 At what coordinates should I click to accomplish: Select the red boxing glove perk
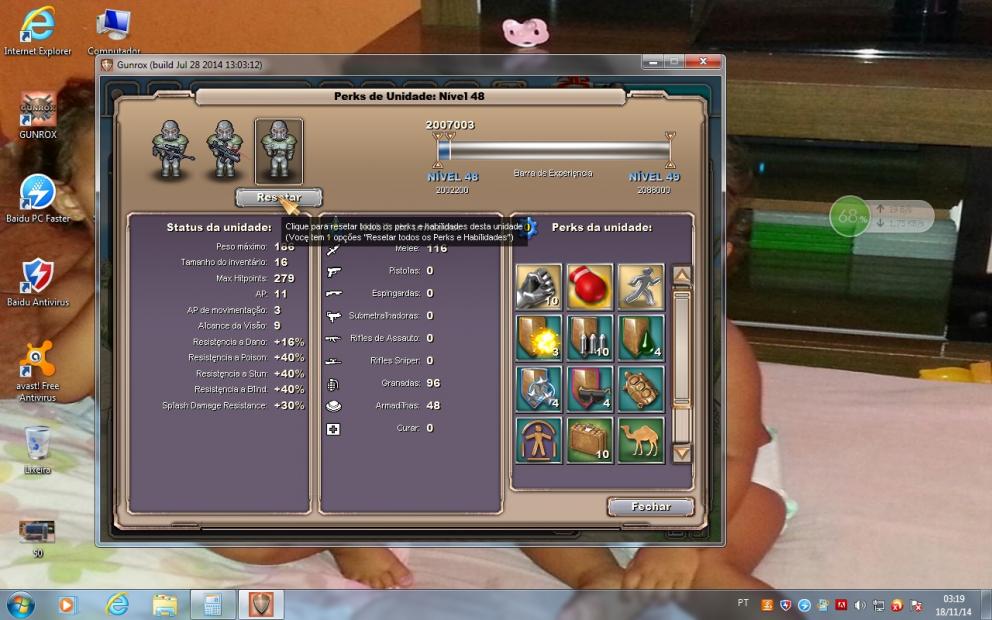click(590, 288)
